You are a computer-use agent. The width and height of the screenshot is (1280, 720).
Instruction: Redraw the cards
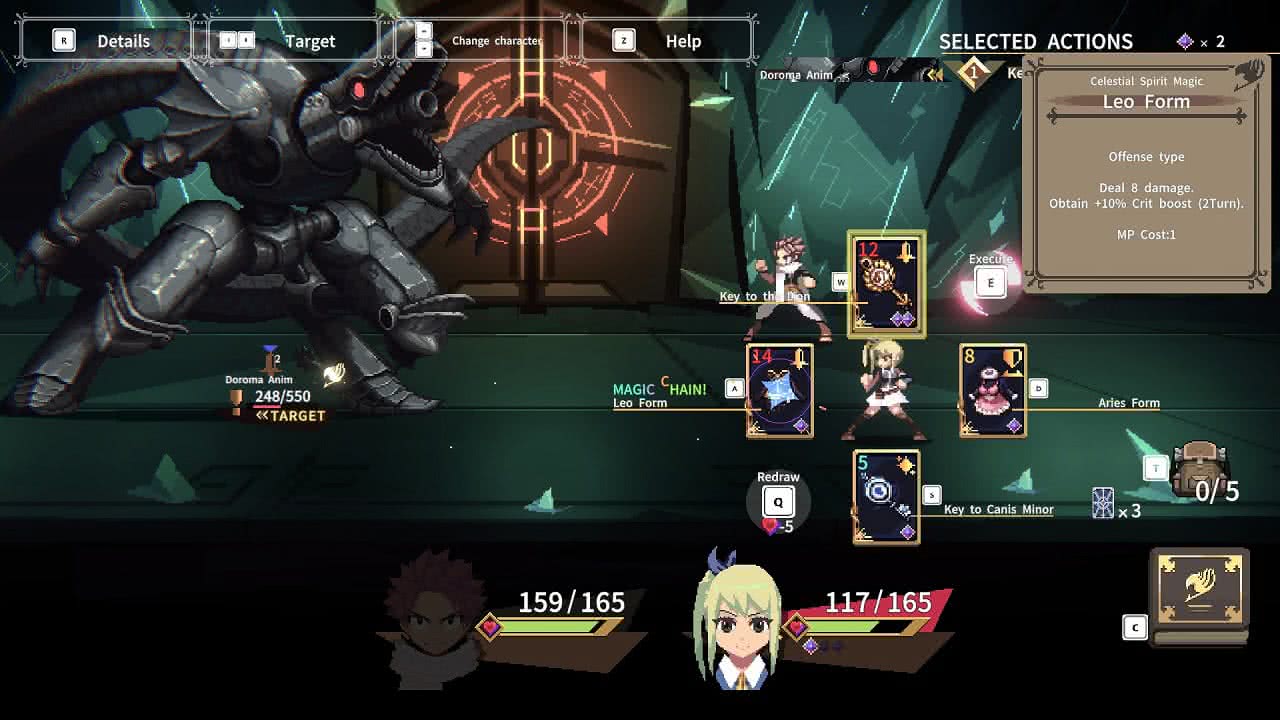[x=778, y=501]
